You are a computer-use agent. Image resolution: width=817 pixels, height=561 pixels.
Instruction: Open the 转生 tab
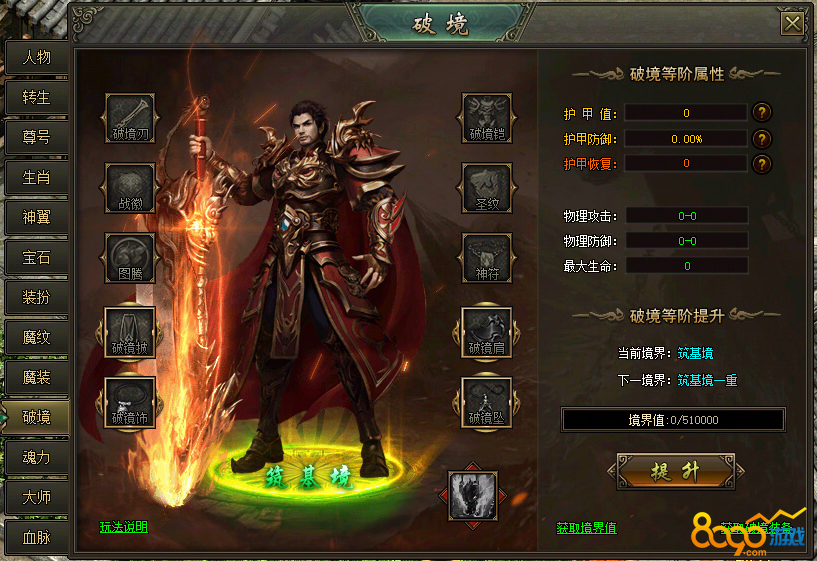pos(36,98)
